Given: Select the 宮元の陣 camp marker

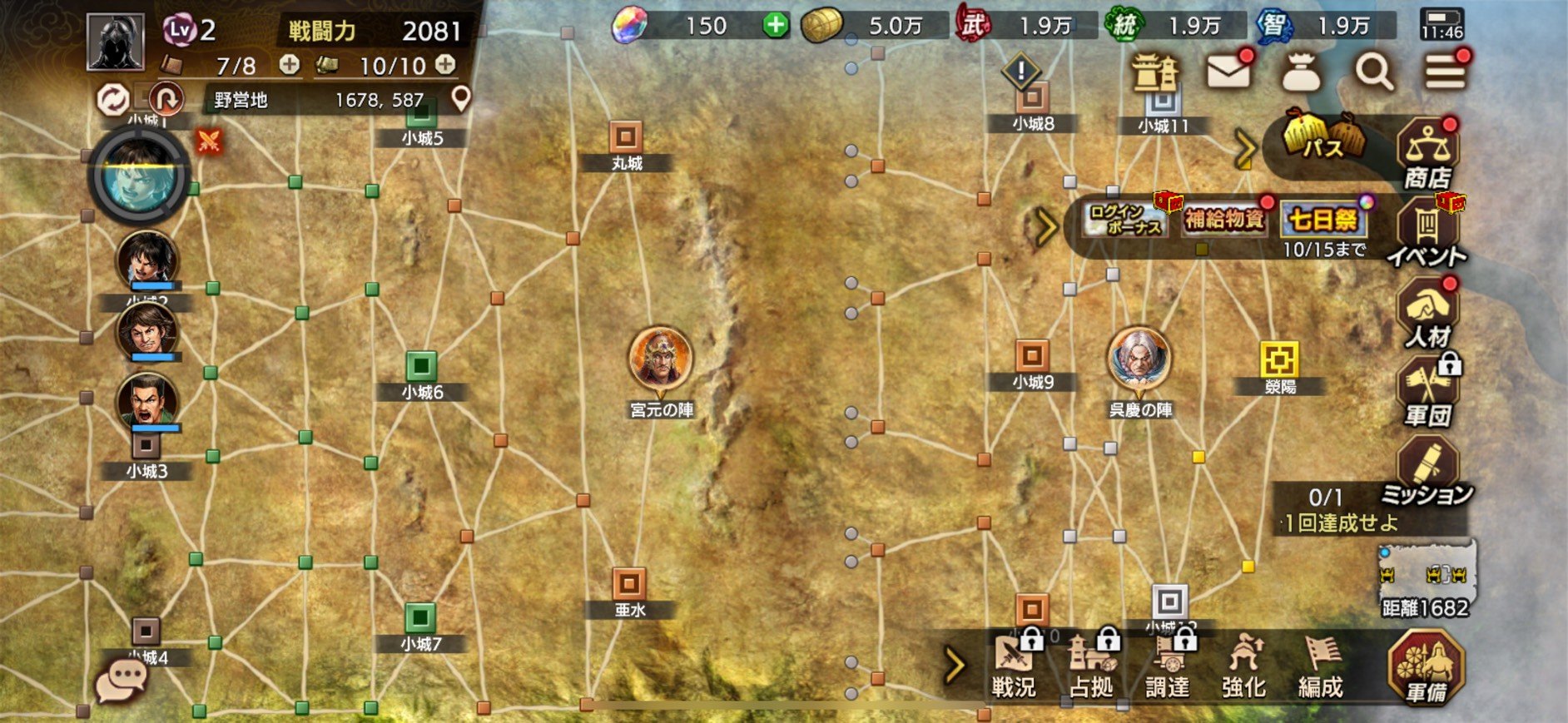Looking at the screenshot, I should (660, 359).
